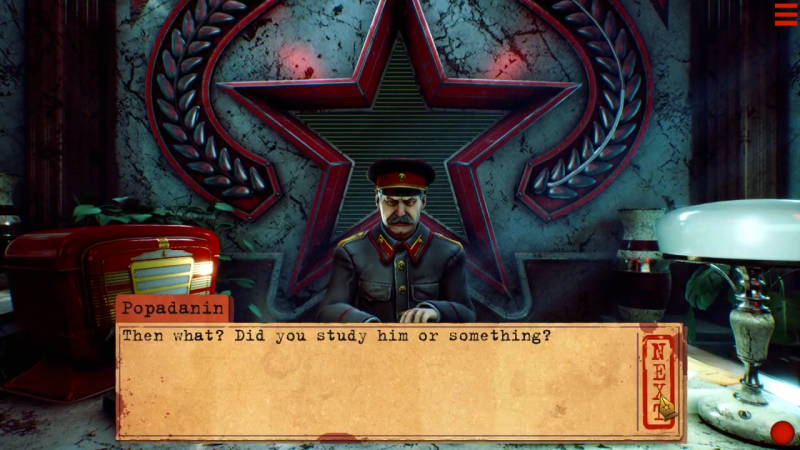Advance dialogue with the NEXT button

658,381
